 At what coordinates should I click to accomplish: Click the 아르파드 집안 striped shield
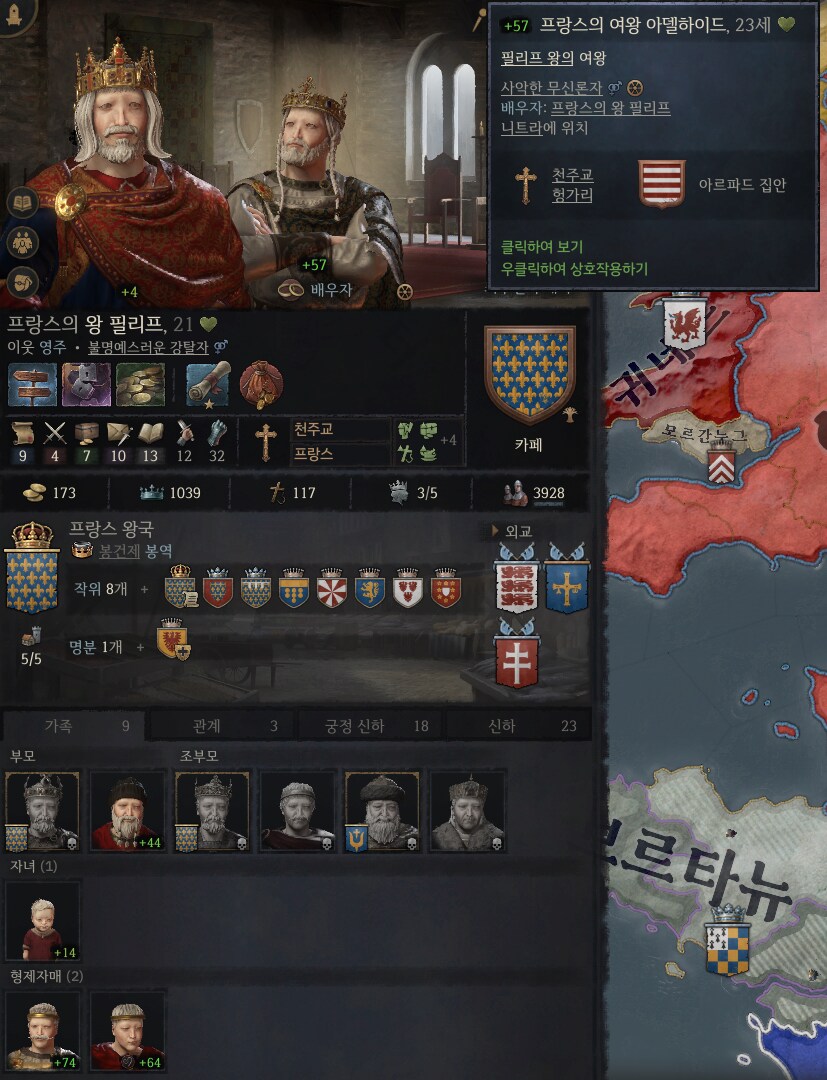click(x=661, y=184)
